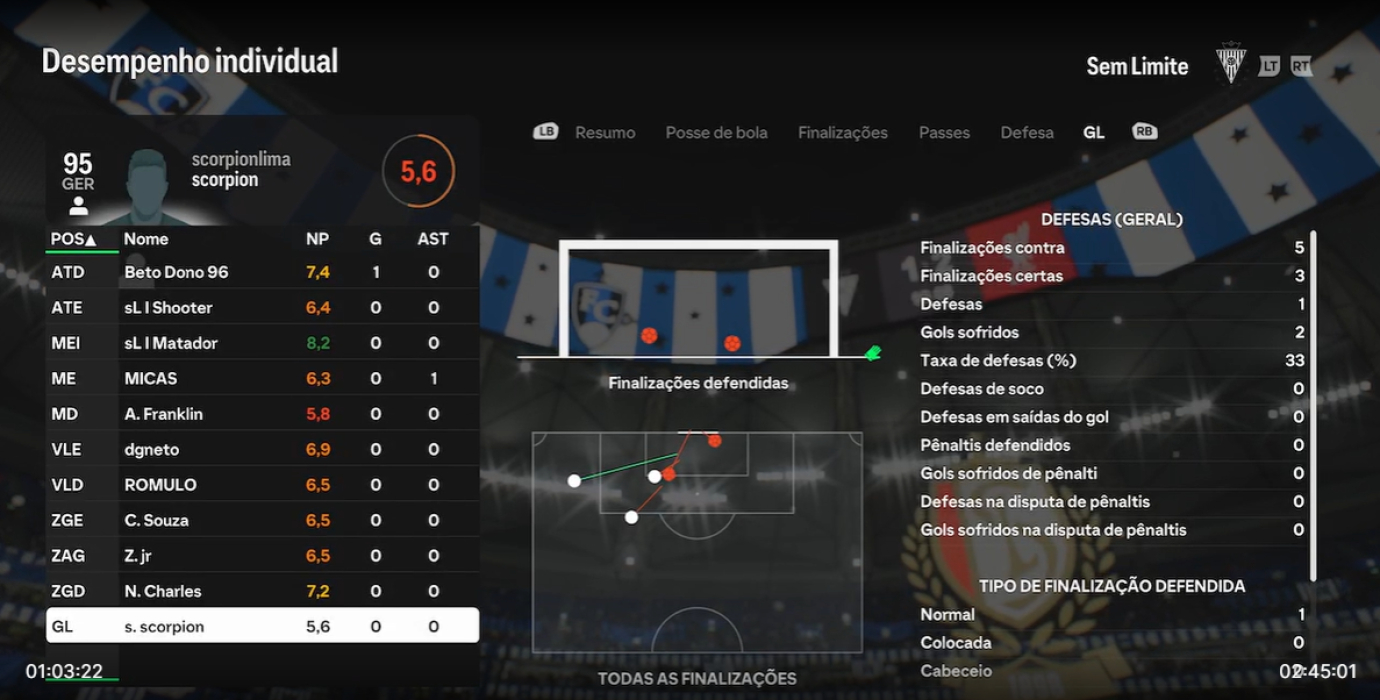Choose the sL I Shooter row

262,307
